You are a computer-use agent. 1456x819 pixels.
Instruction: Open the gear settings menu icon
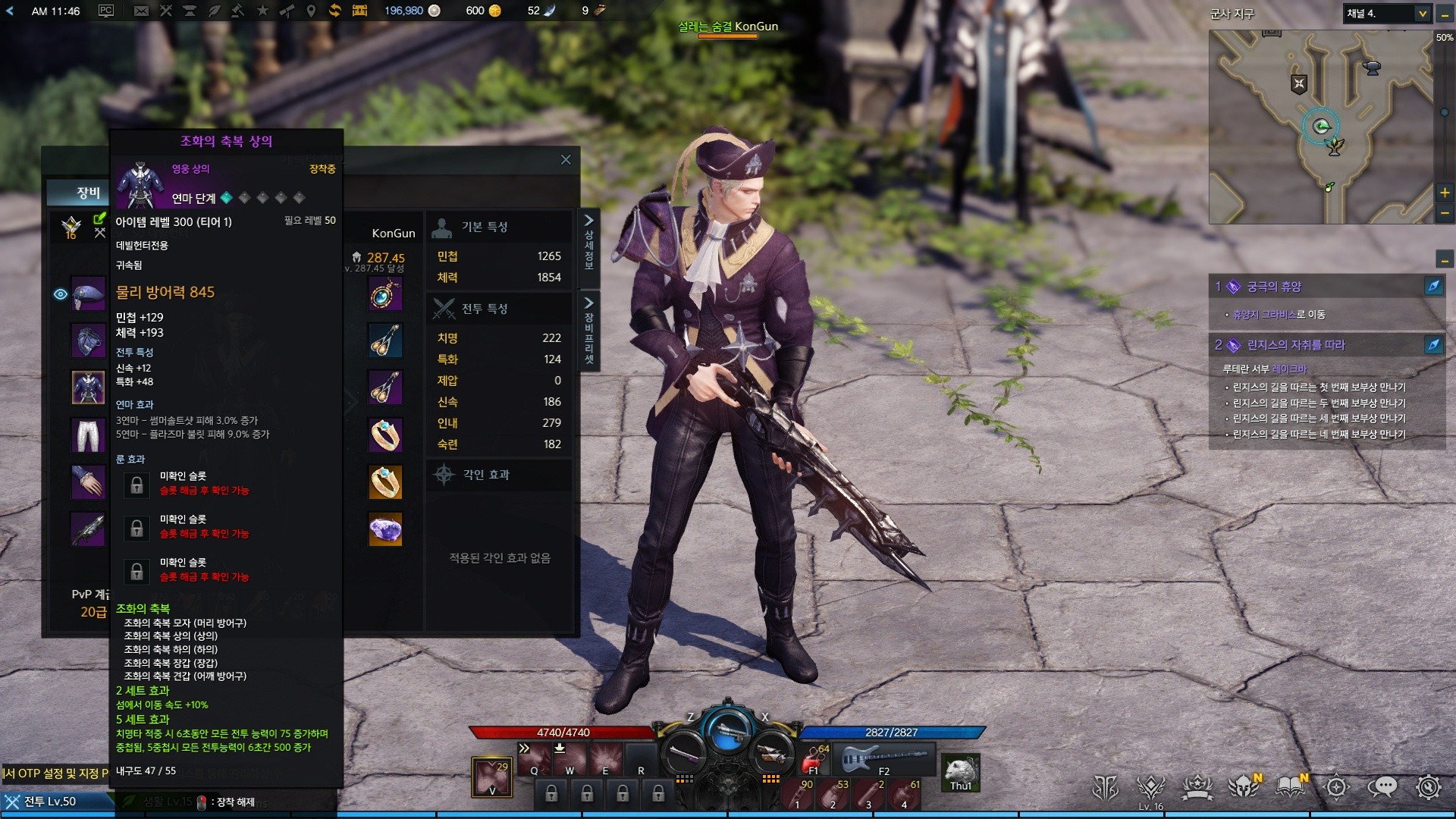[x=1429, y=787]
